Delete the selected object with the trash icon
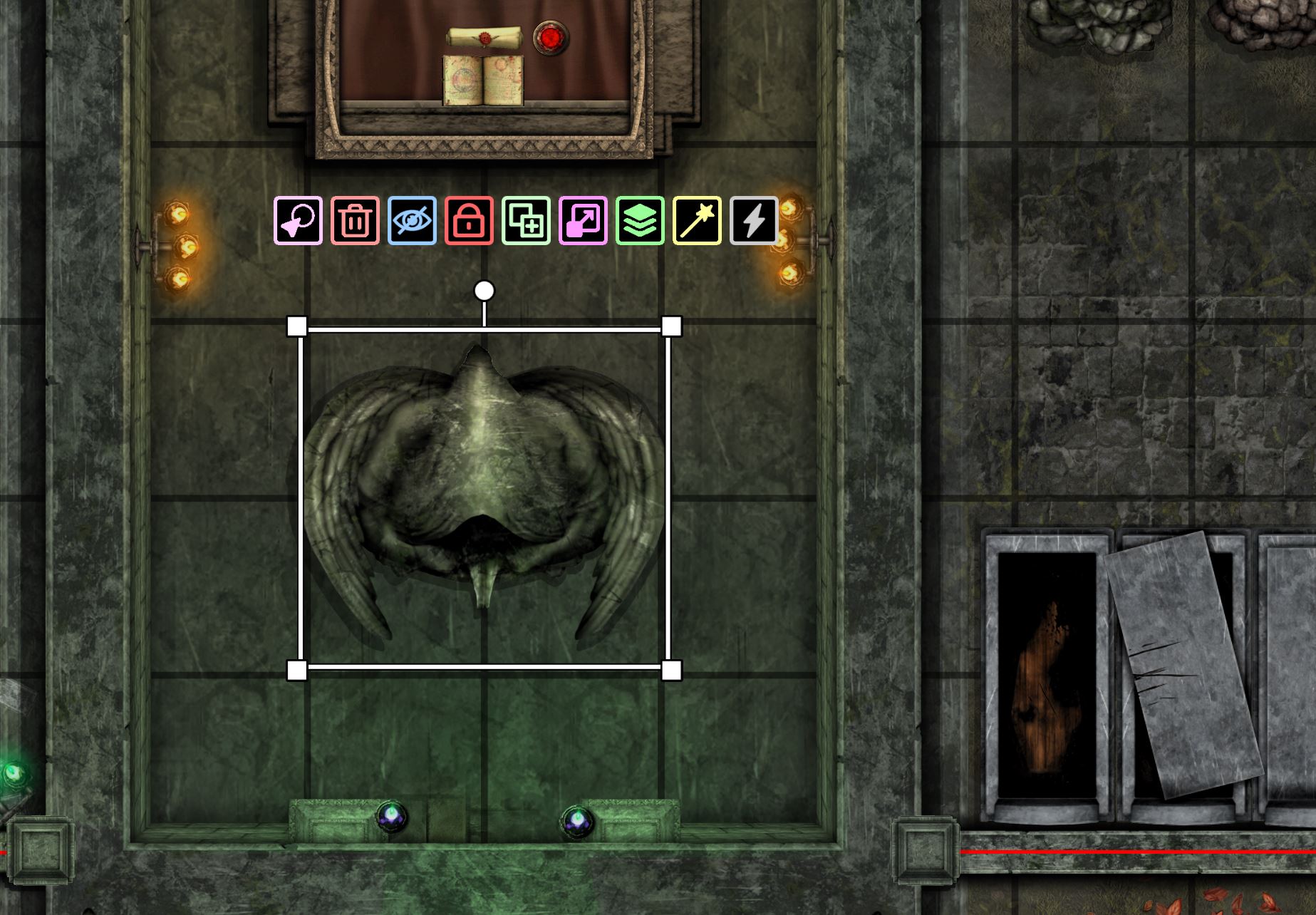Screen dimensions: 1316x915 click(x=355, y=221)
